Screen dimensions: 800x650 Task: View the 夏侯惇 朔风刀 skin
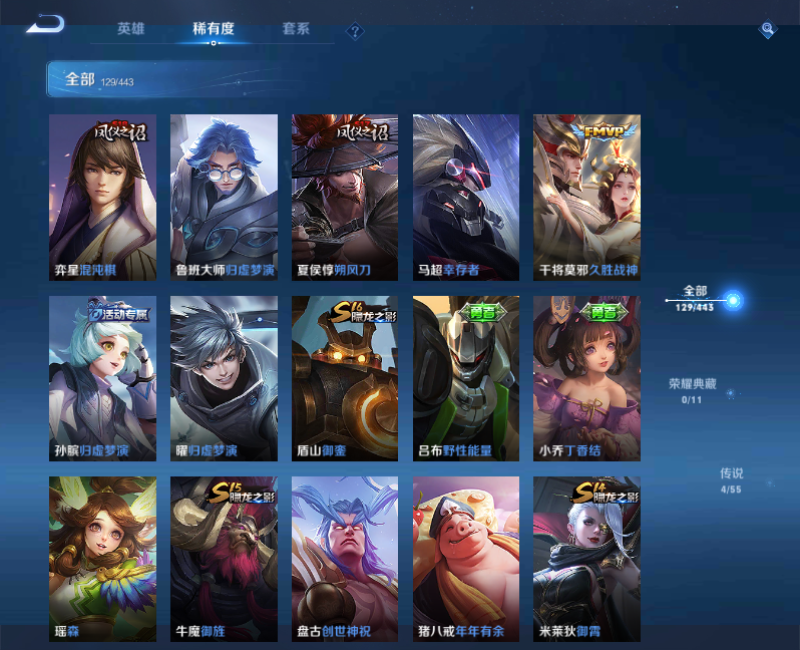coord(345,197)
